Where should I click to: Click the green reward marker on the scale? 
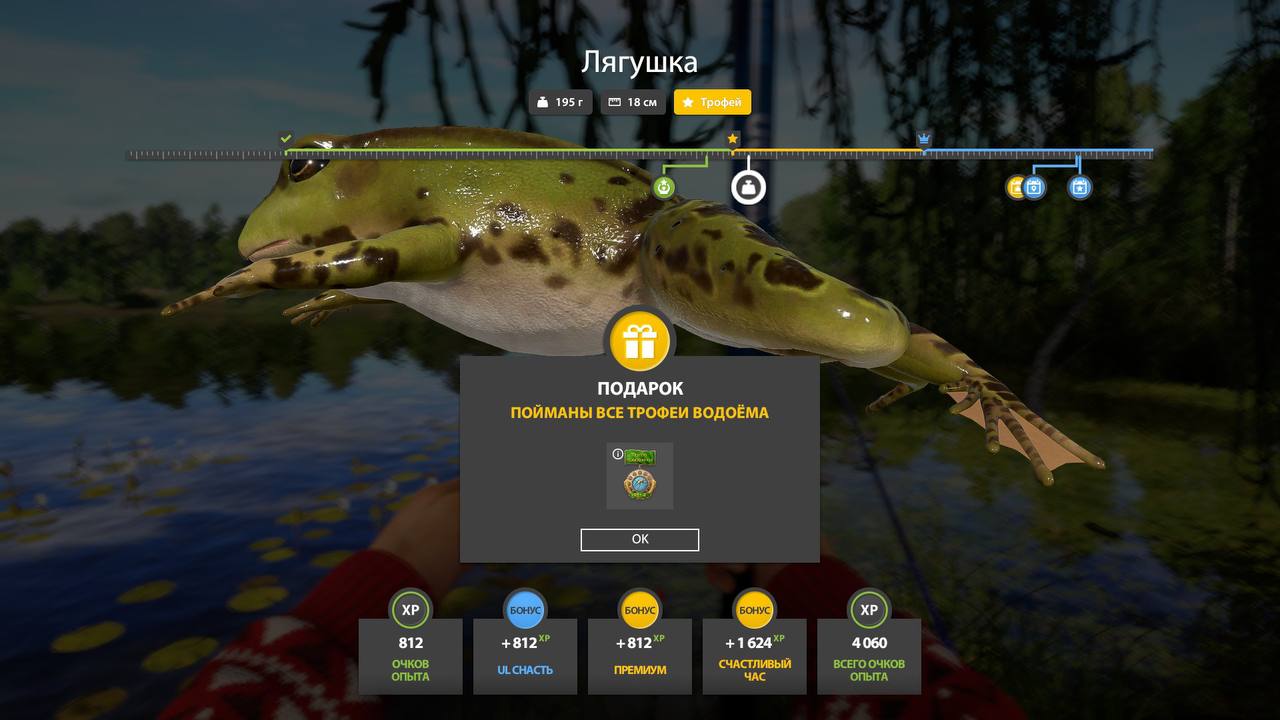[664, 187]
